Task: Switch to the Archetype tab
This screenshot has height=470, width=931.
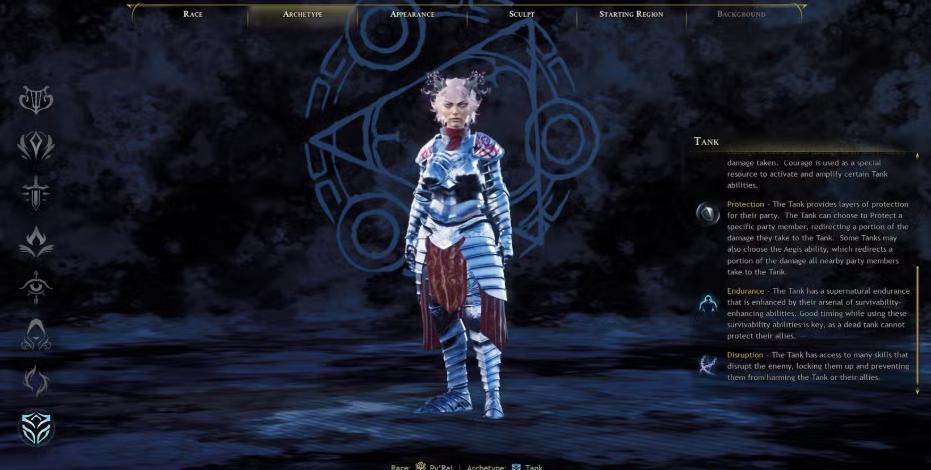Action: click(x=302, y=14)
